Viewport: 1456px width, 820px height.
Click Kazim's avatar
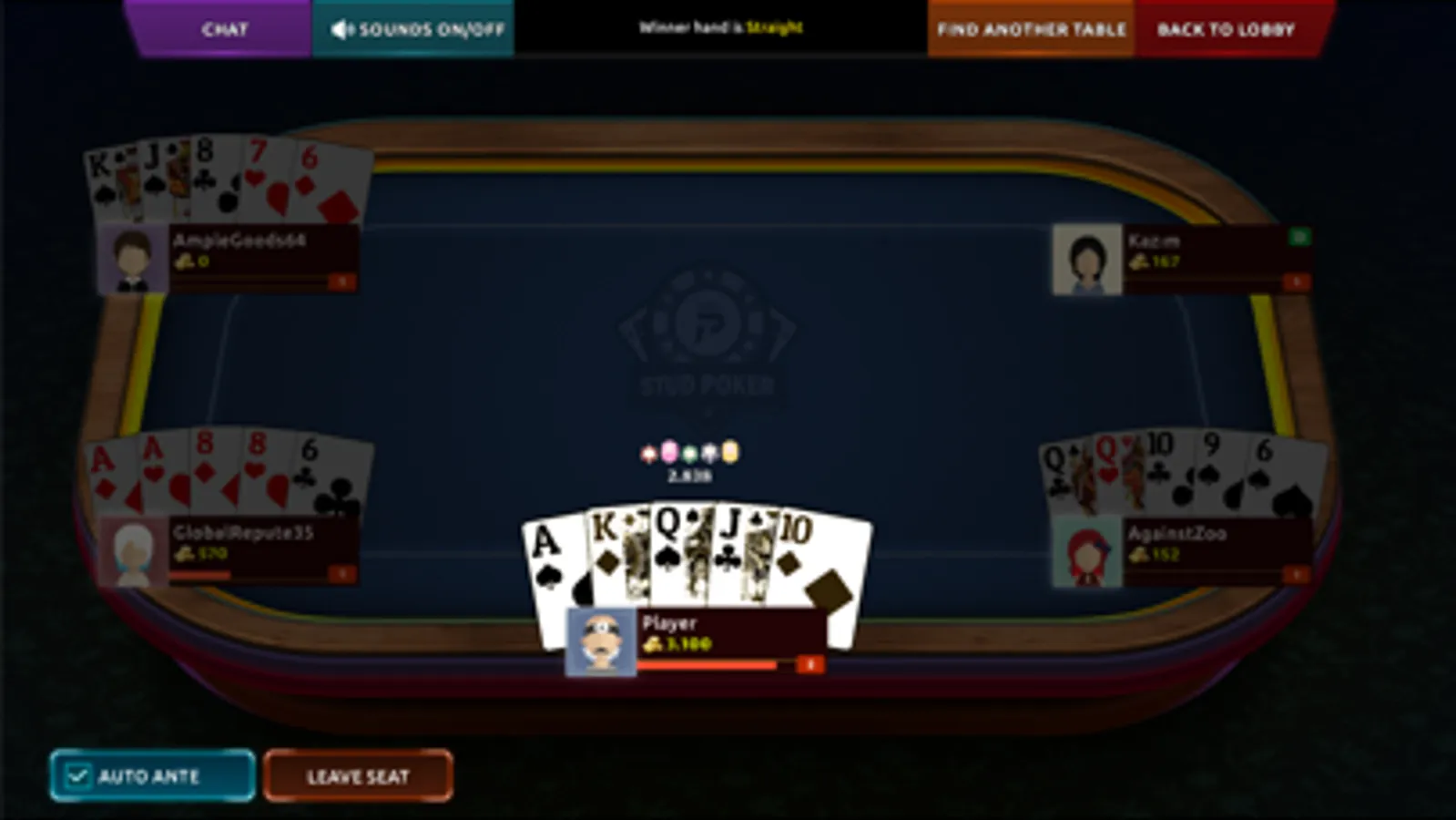pyautogui.click(x=1088, y=261)
